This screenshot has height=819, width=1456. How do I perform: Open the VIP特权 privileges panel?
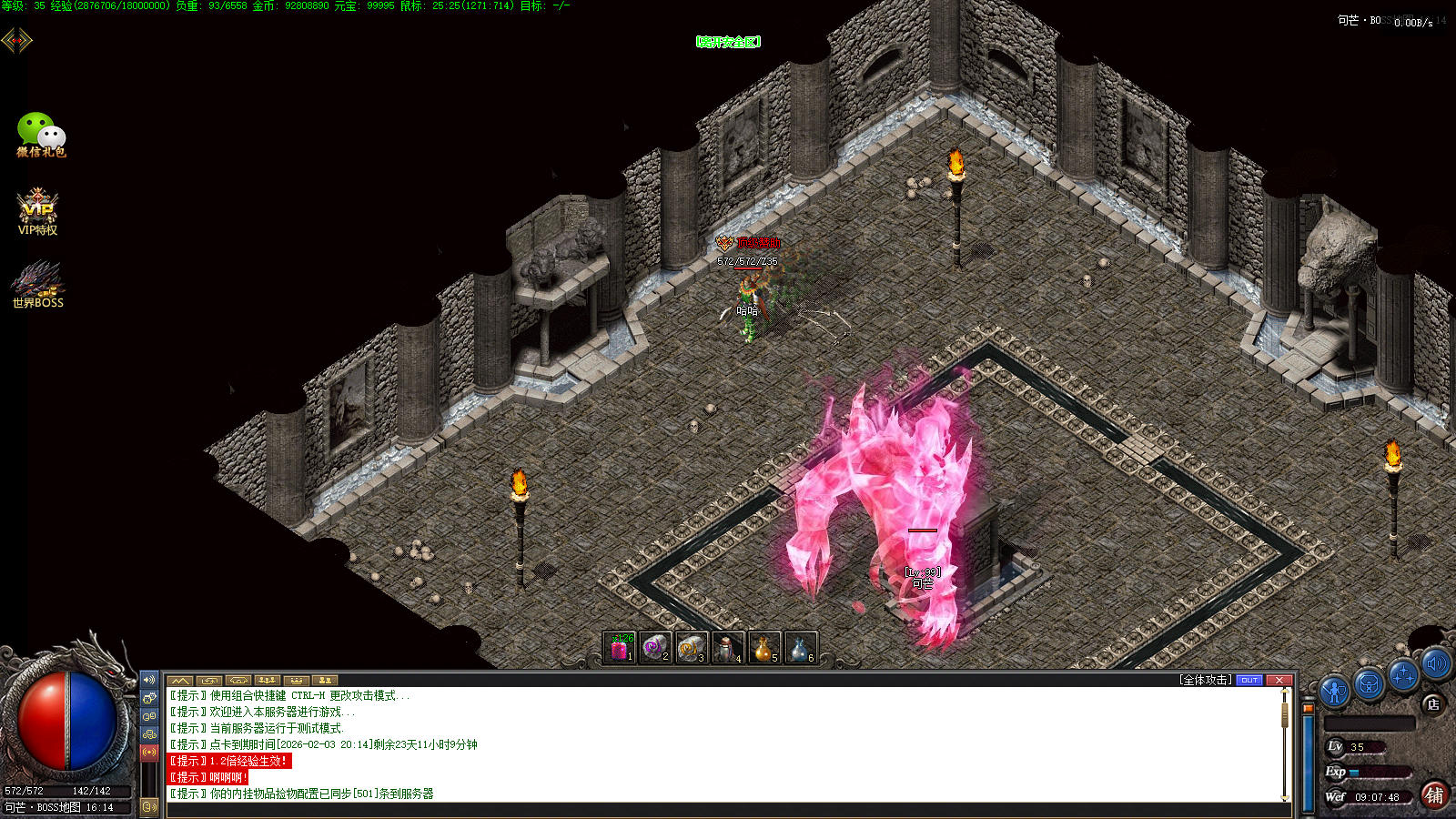point(37,211)
